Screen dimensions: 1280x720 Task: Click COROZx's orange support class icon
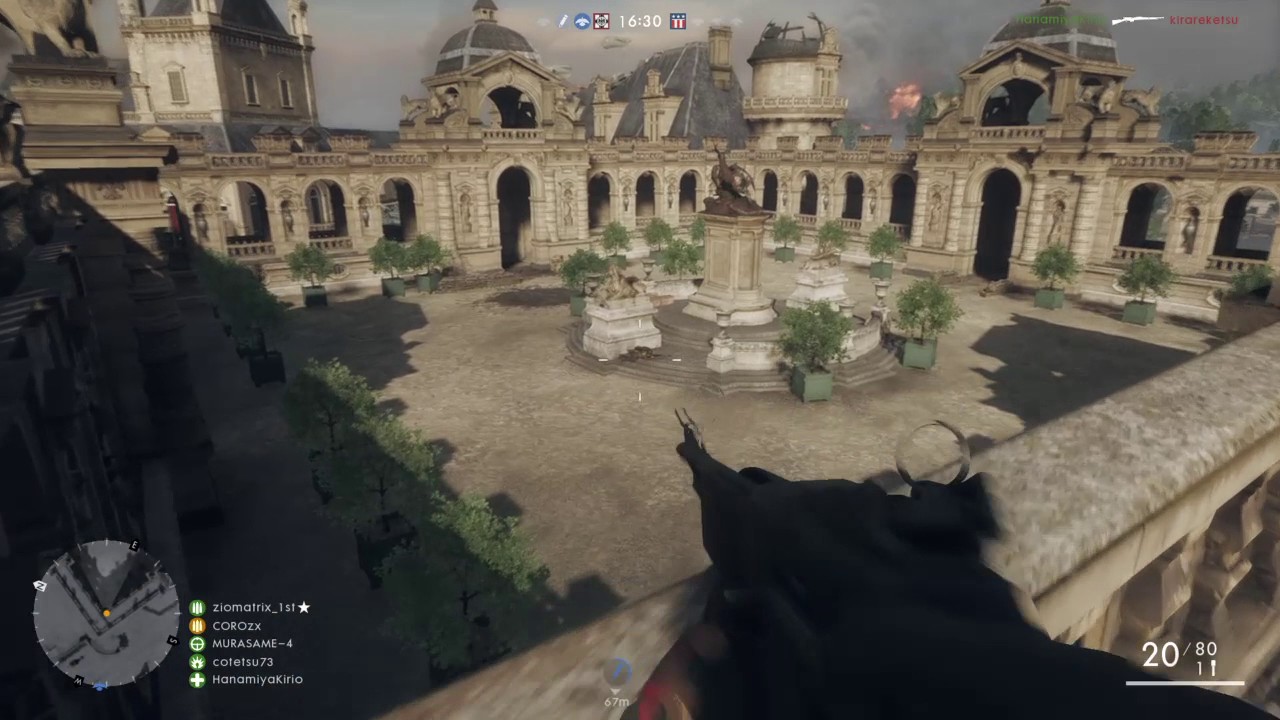[x=197, y=625]
